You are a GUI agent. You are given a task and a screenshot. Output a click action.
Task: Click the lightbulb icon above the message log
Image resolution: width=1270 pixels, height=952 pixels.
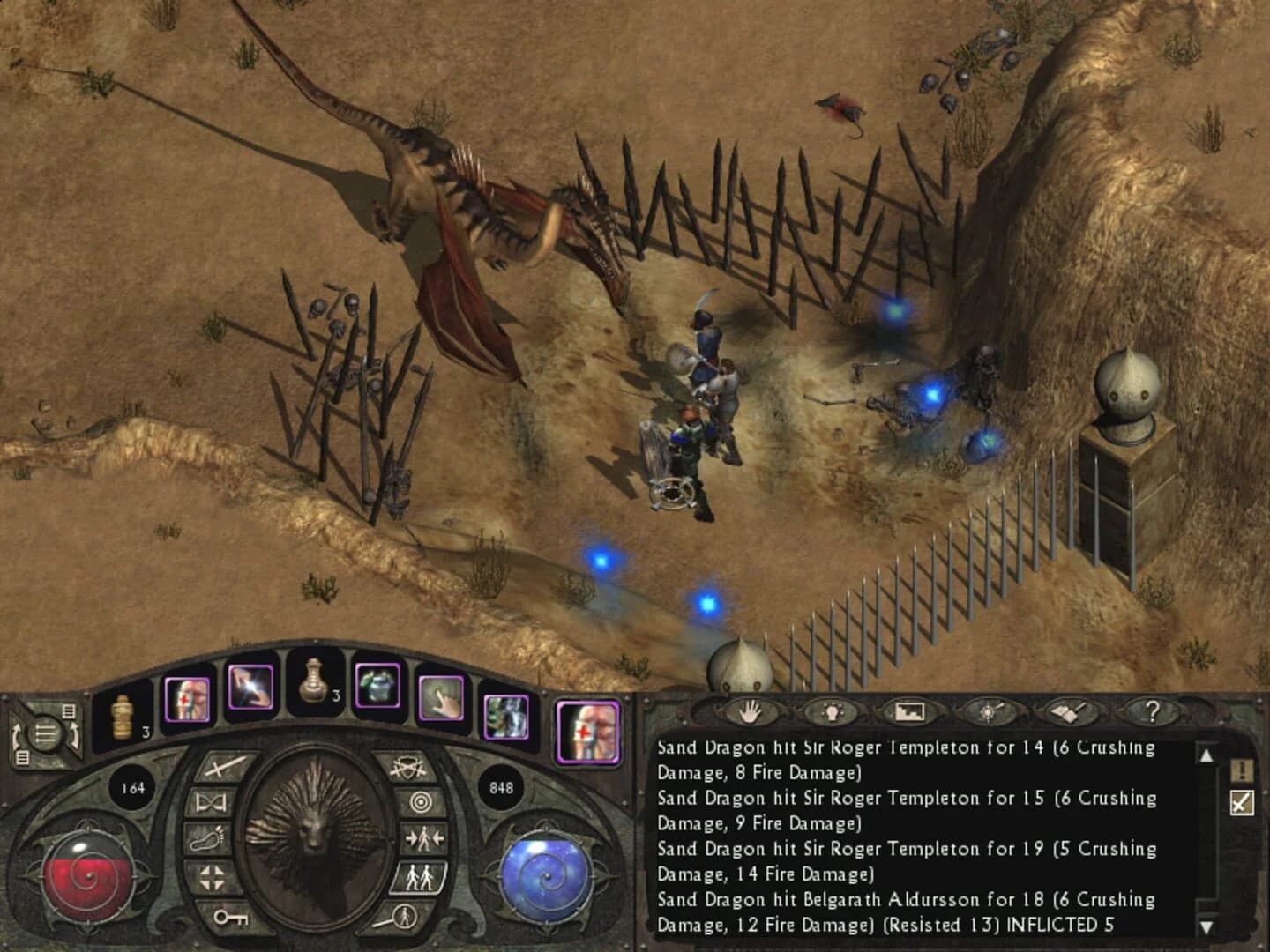pyautogui.click(x=833, y=713)
